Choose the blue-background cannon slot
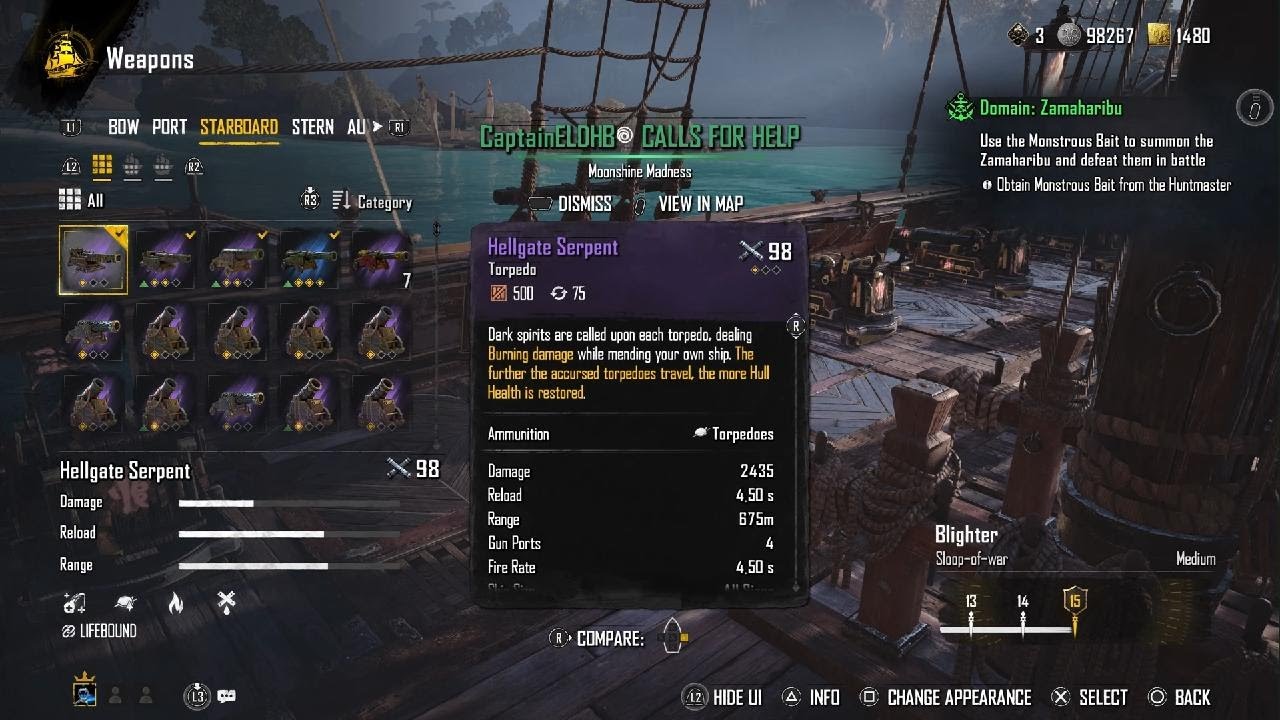 tap(309, 260)
